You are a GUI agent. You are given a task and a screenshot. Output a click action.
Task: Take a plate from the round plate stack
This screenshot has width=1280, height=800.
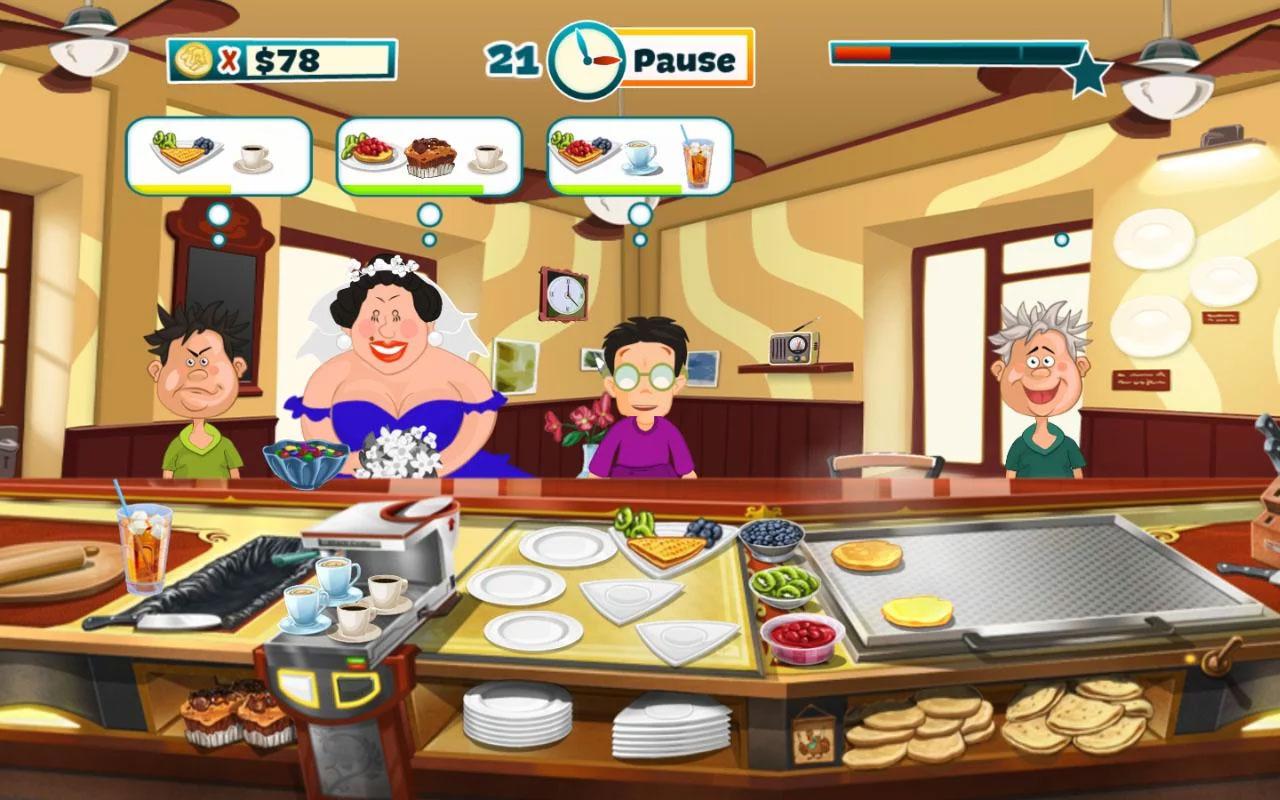(517, 714)
